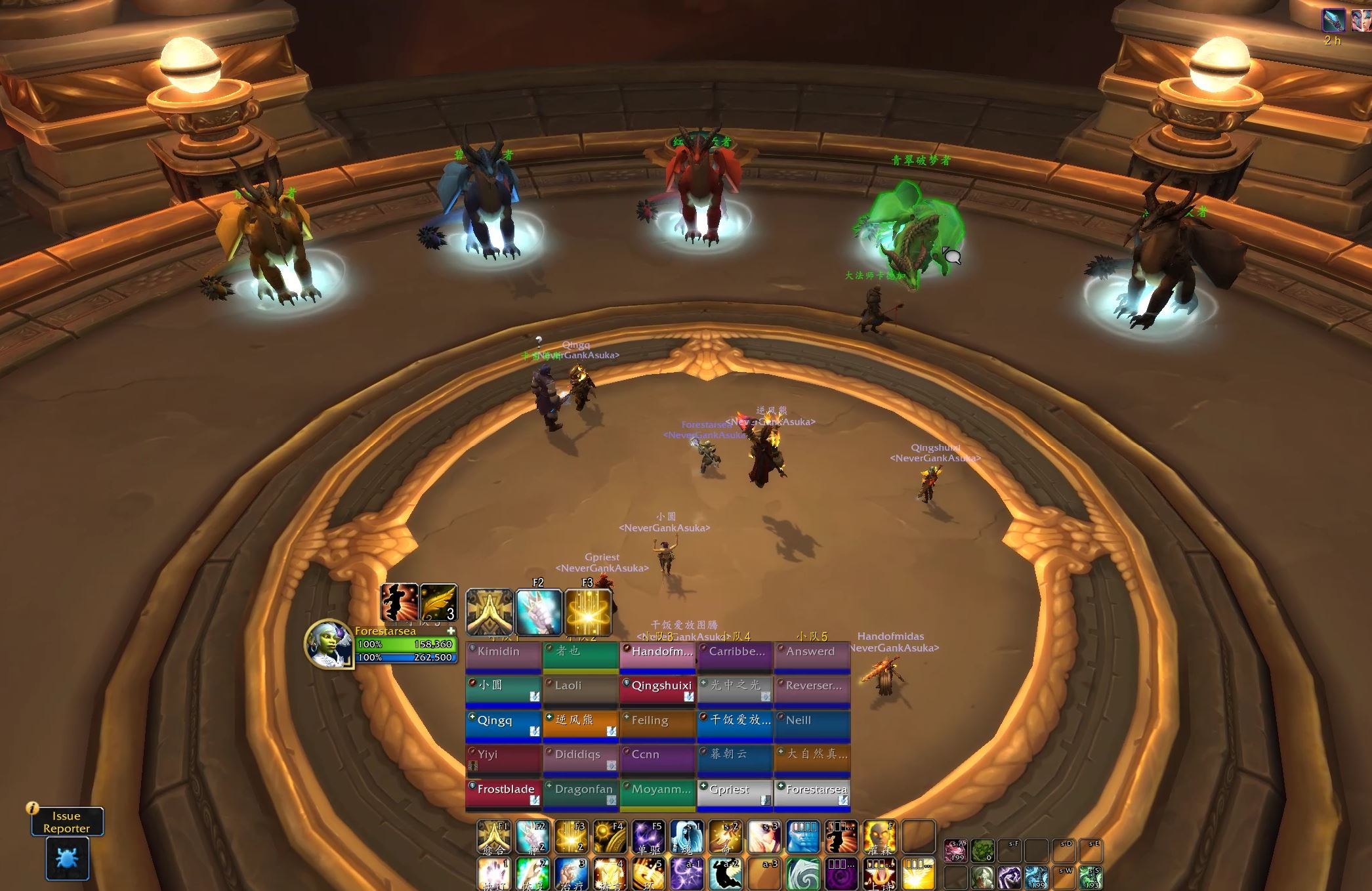Use the F5 purple dispel spell
Viewport: 1372px width, 891px height.
tap(648, 837)
